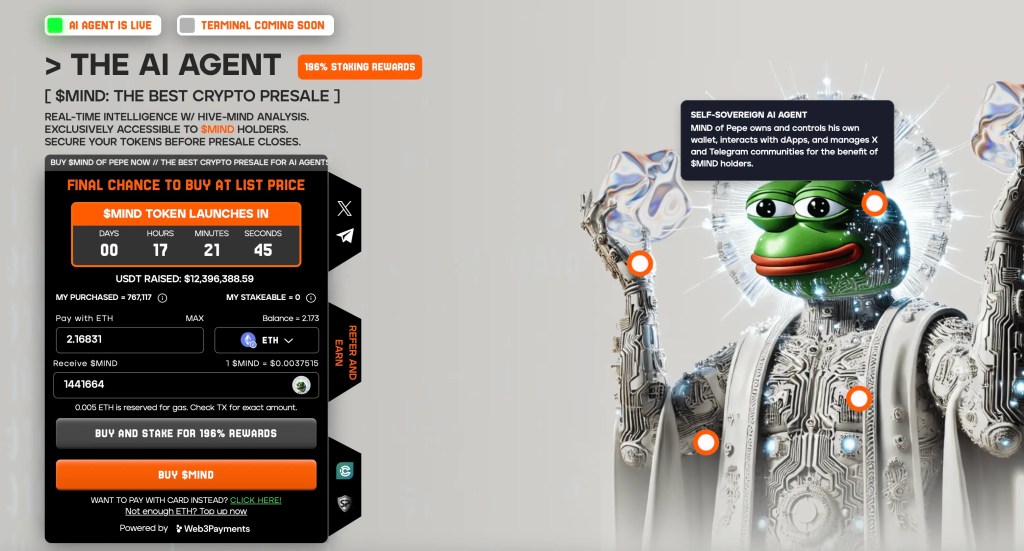Visit the Web3Payments powered-by link
The height and width of the screenshot is (551, 1024).
click(x=213, y=528)
